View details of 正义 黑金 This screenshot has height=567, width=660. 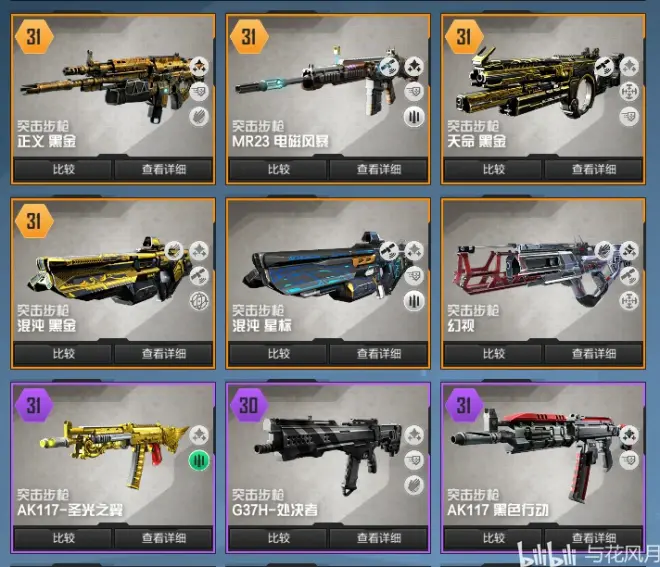click(163, 169)
